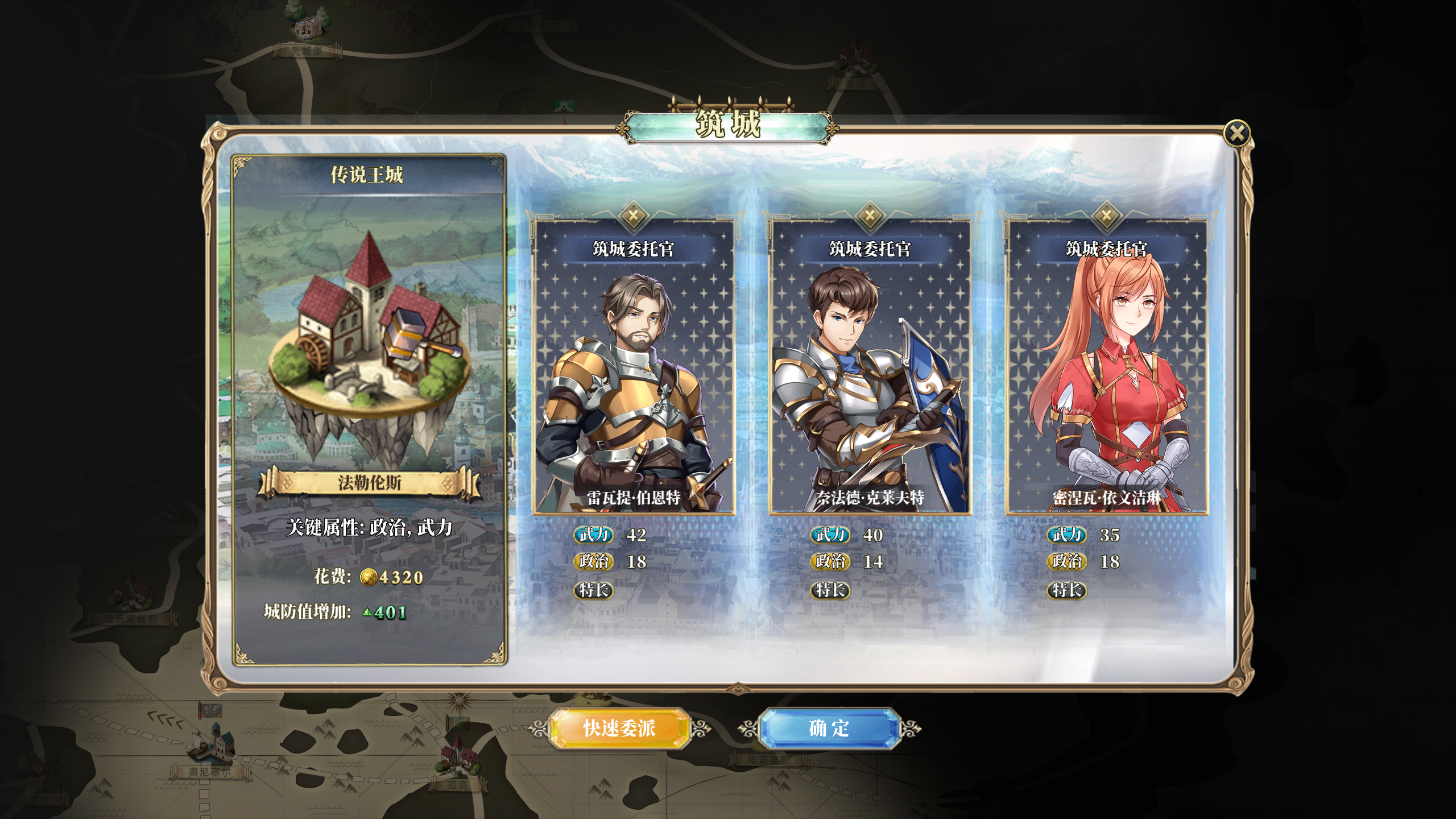Choose the 奈法德·克莱夫特 officer card

click(x=870, y=375)
